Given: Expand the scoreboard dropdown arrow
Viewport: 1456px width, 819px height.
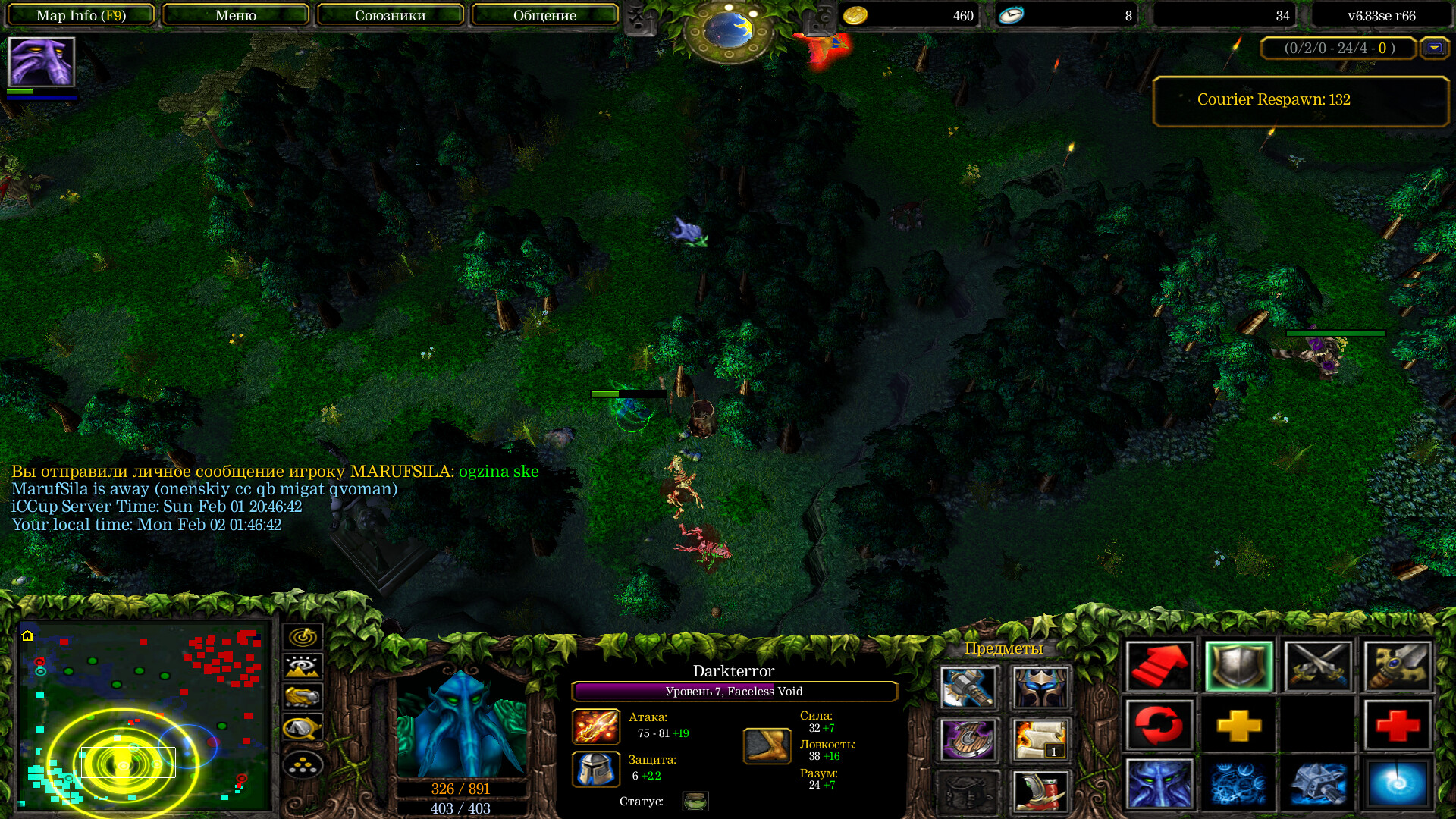Looking at the screenshot, I should pos(1433,49).
